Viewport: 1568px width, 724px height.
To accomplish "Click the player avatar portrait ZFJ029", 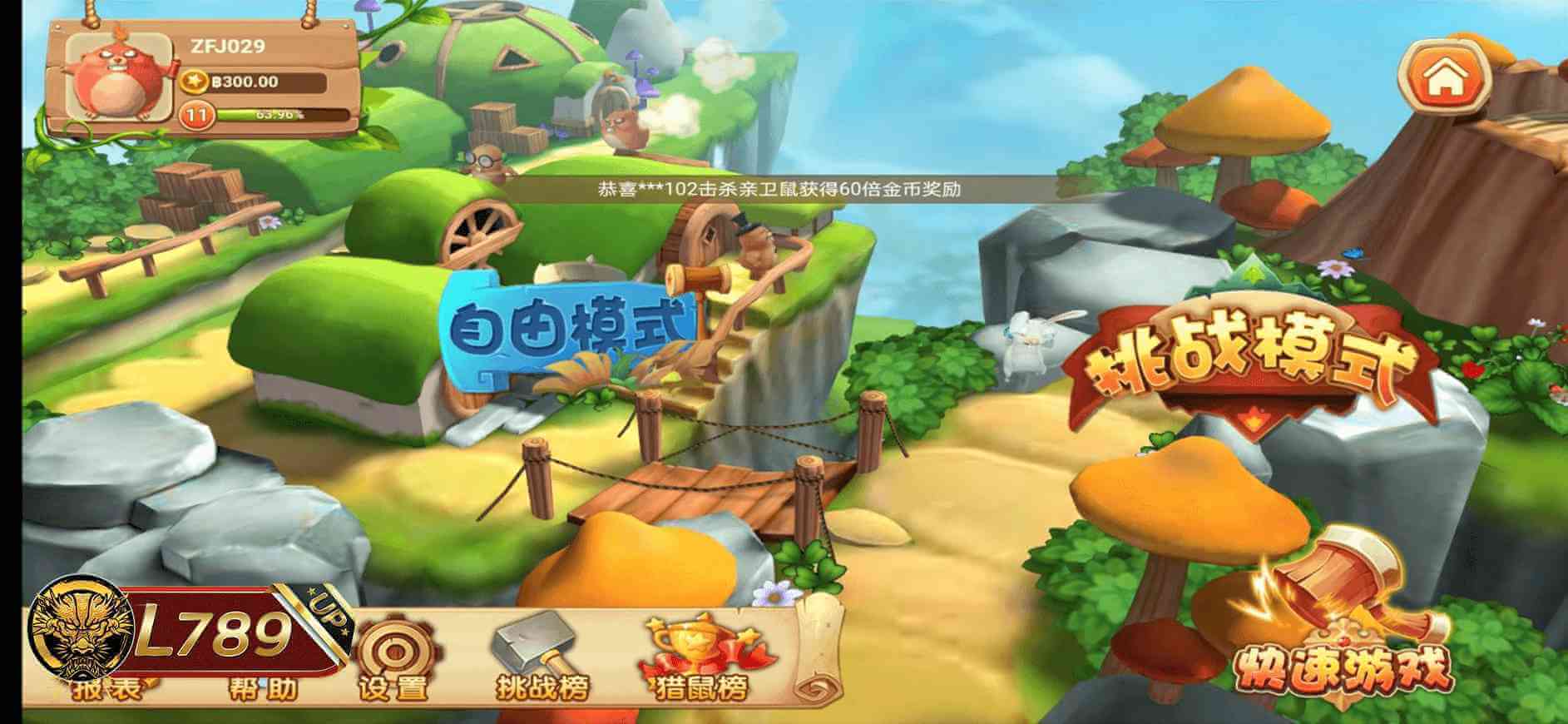I will click(x=116, y=79).
